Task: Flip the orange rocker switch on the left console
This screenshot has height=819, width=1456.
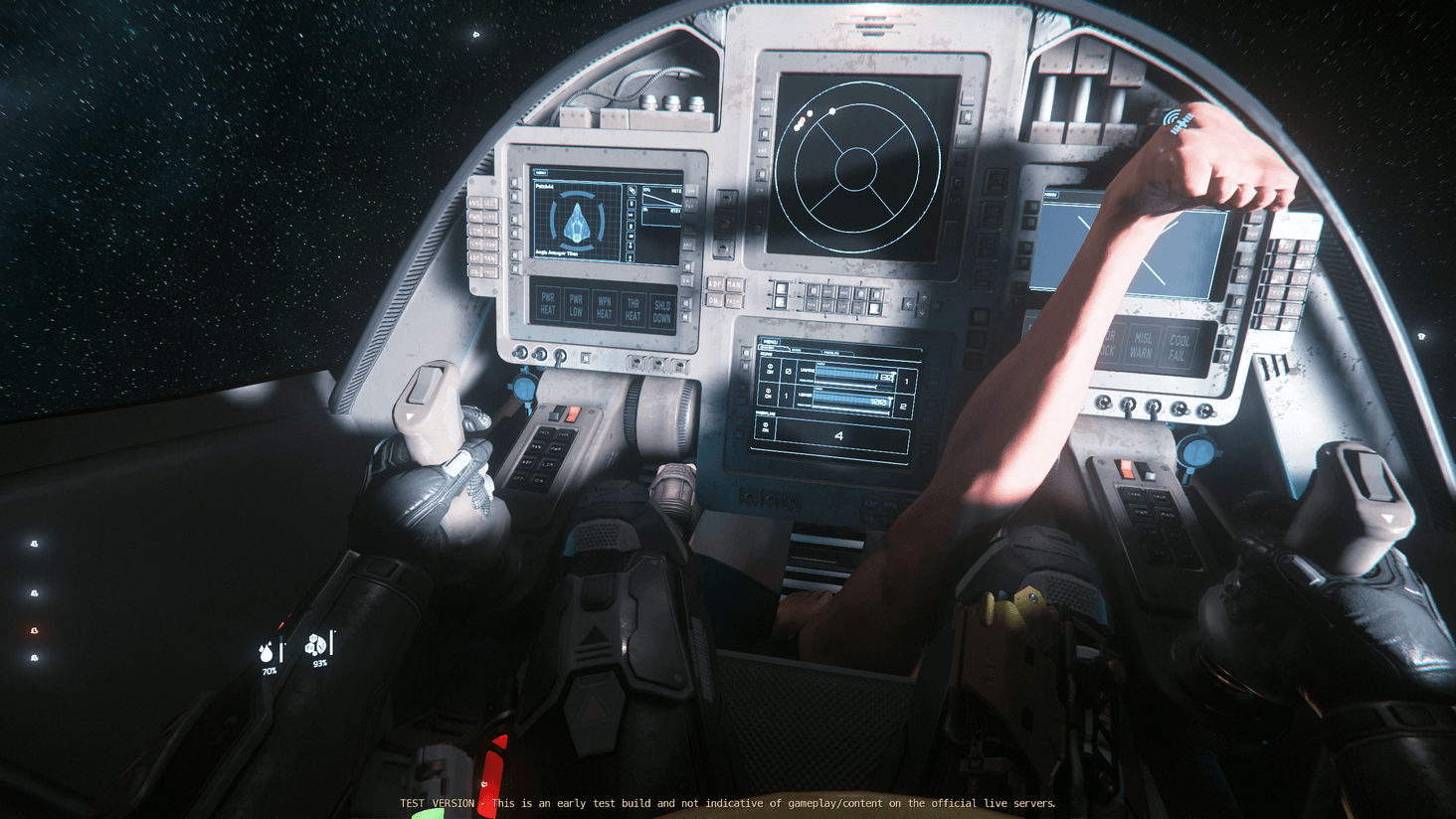Action: point(573,413)
